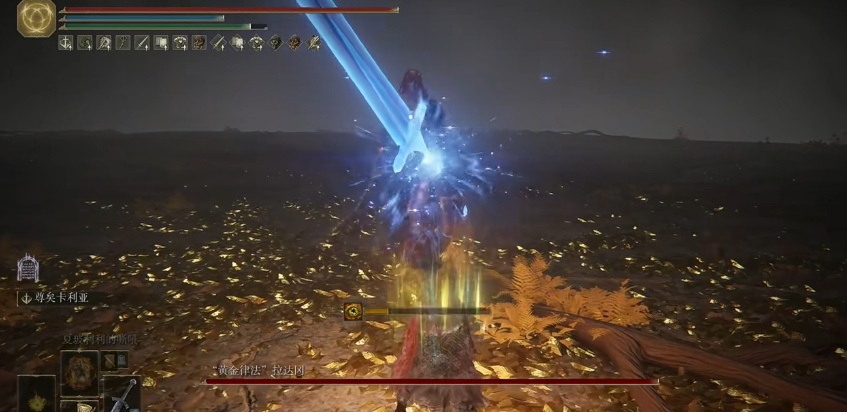Choose the right-hand sword weapon slot
The image size is (847, 412).
(122, 394)
